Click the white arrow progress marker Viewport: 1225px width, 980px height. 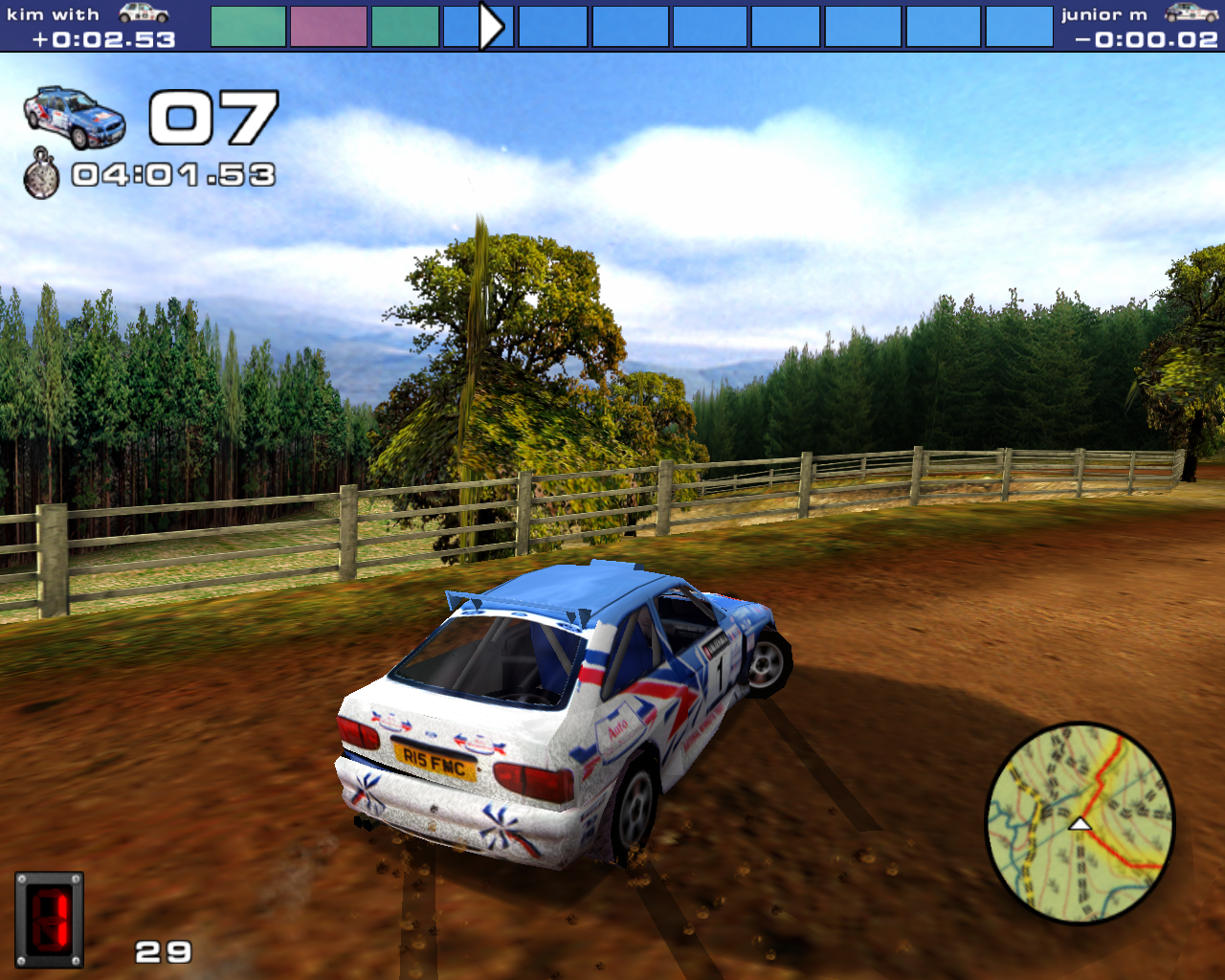pyautogui.click(x=491, y=26)
